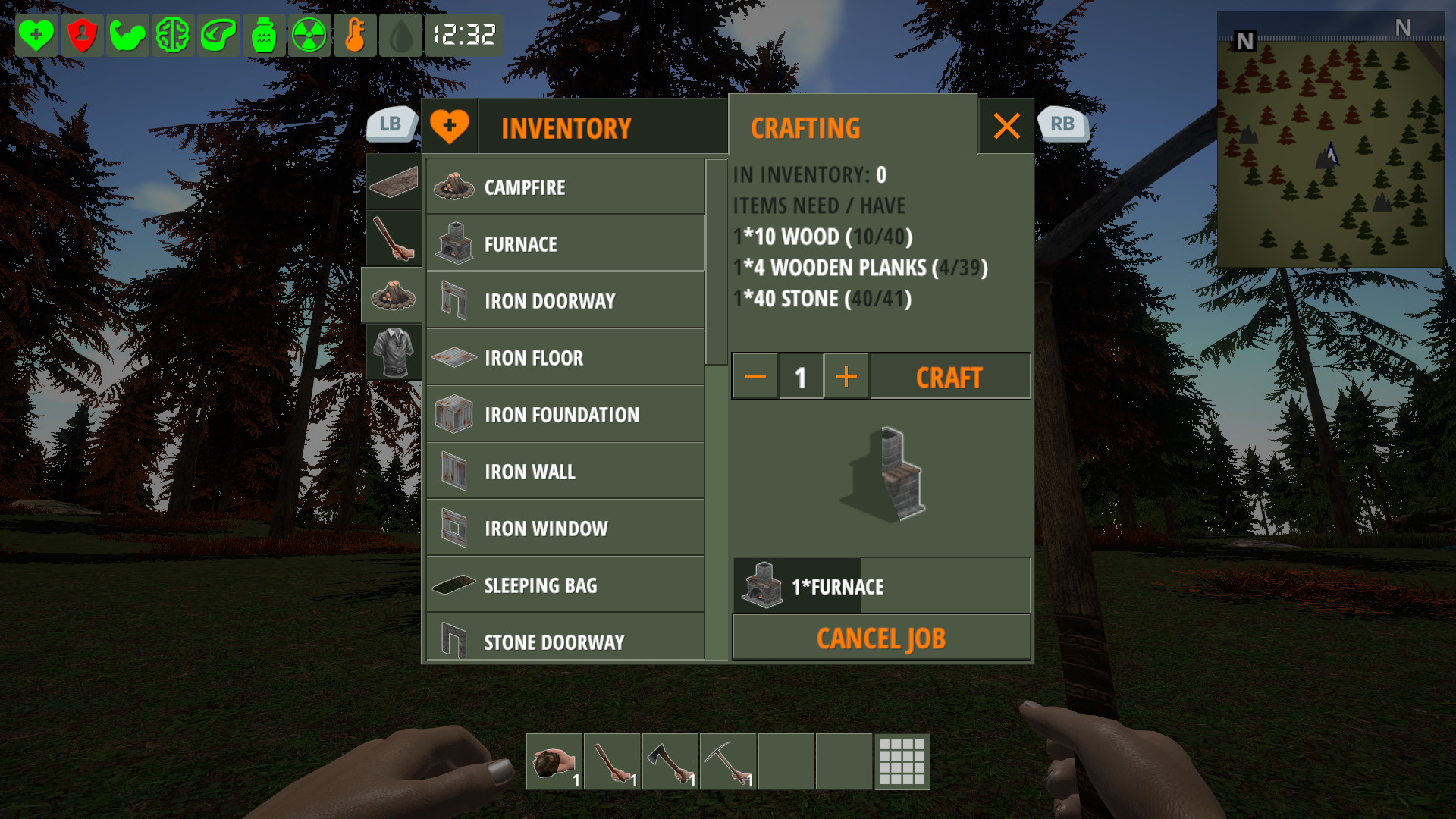Select the hatchet in the hotbar

[669, 762]
